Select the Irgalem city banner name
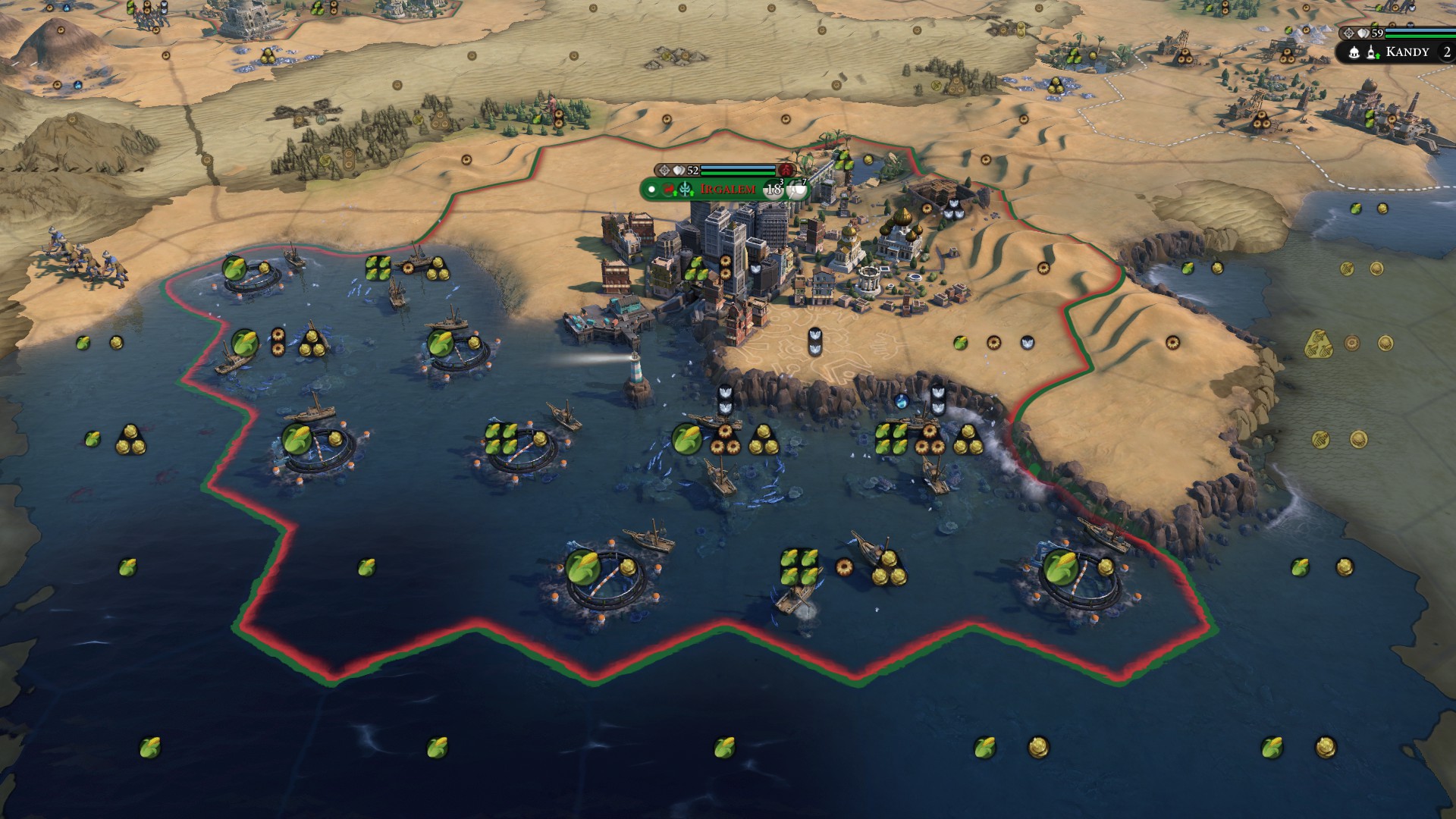The height and width of the screenshot is (819, 1456). 728,189
